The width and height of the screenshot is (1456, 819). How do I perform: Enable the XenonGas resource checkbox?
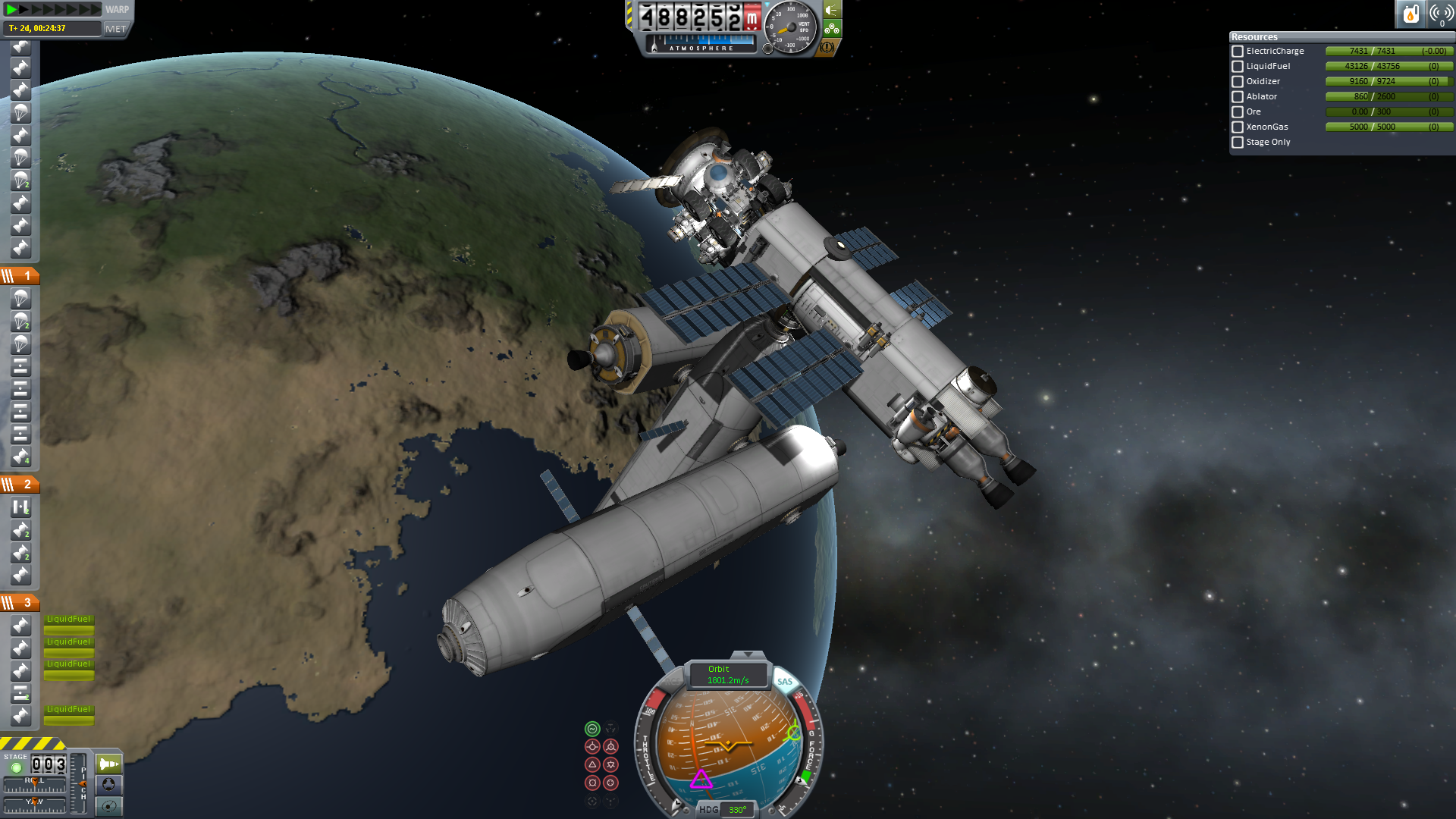click(x=1238, y=127)
